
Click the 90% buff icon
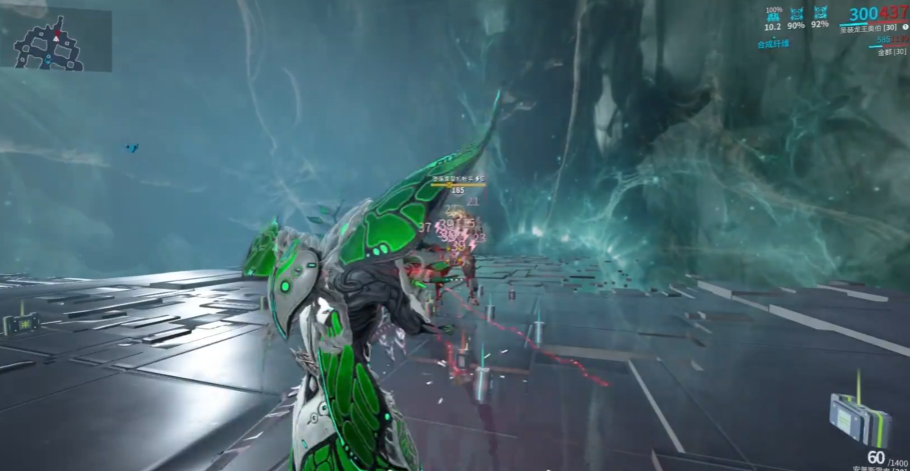[x=796, y=14]
